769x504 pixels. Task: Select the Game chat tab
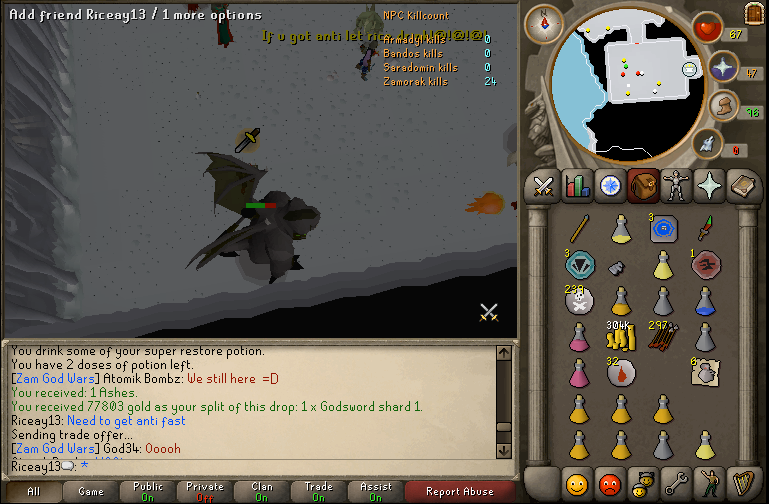[x=91, y=491]
